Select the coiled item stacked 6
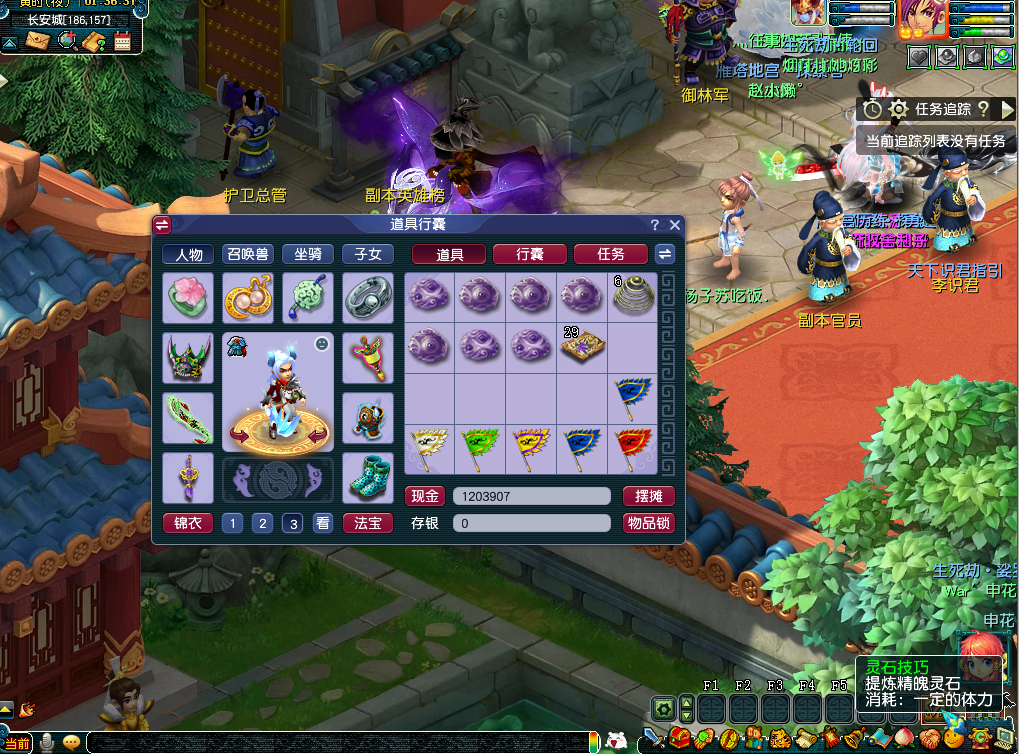 point(632,297)
